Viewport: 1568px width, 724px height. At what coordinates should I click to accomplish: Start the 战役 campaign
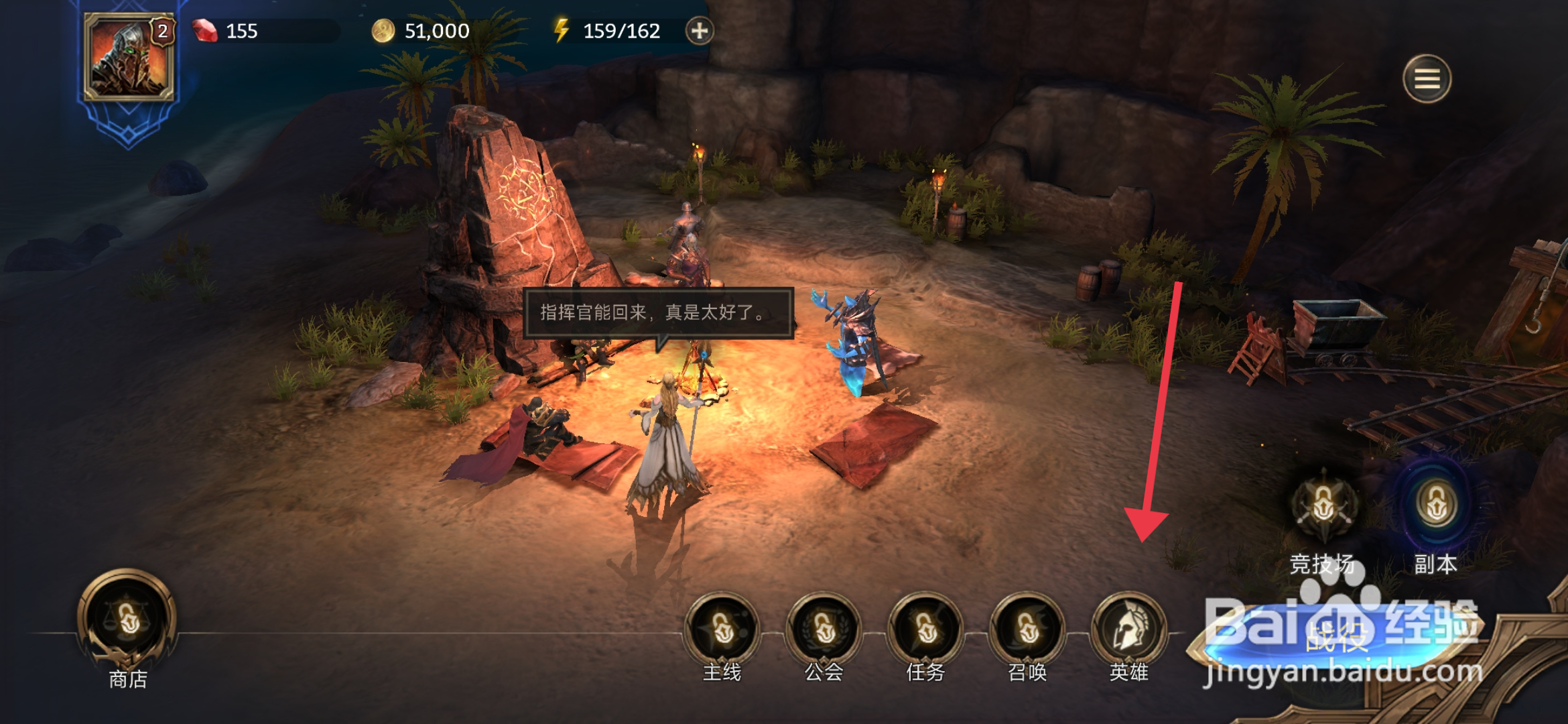tap(1337, 637)
